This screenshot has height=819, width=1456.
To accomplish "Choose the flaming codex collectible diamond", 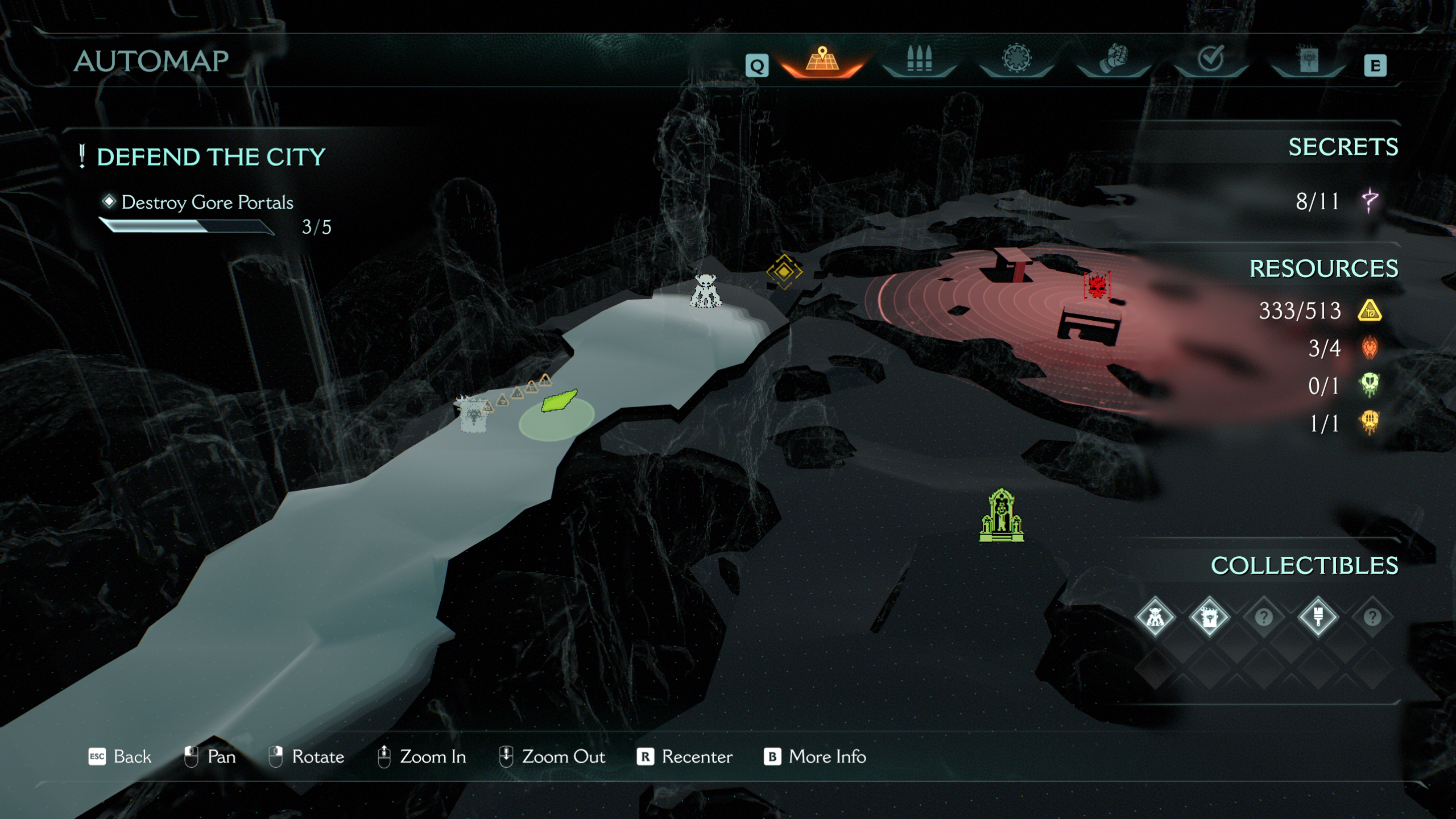I will 1209,617.
